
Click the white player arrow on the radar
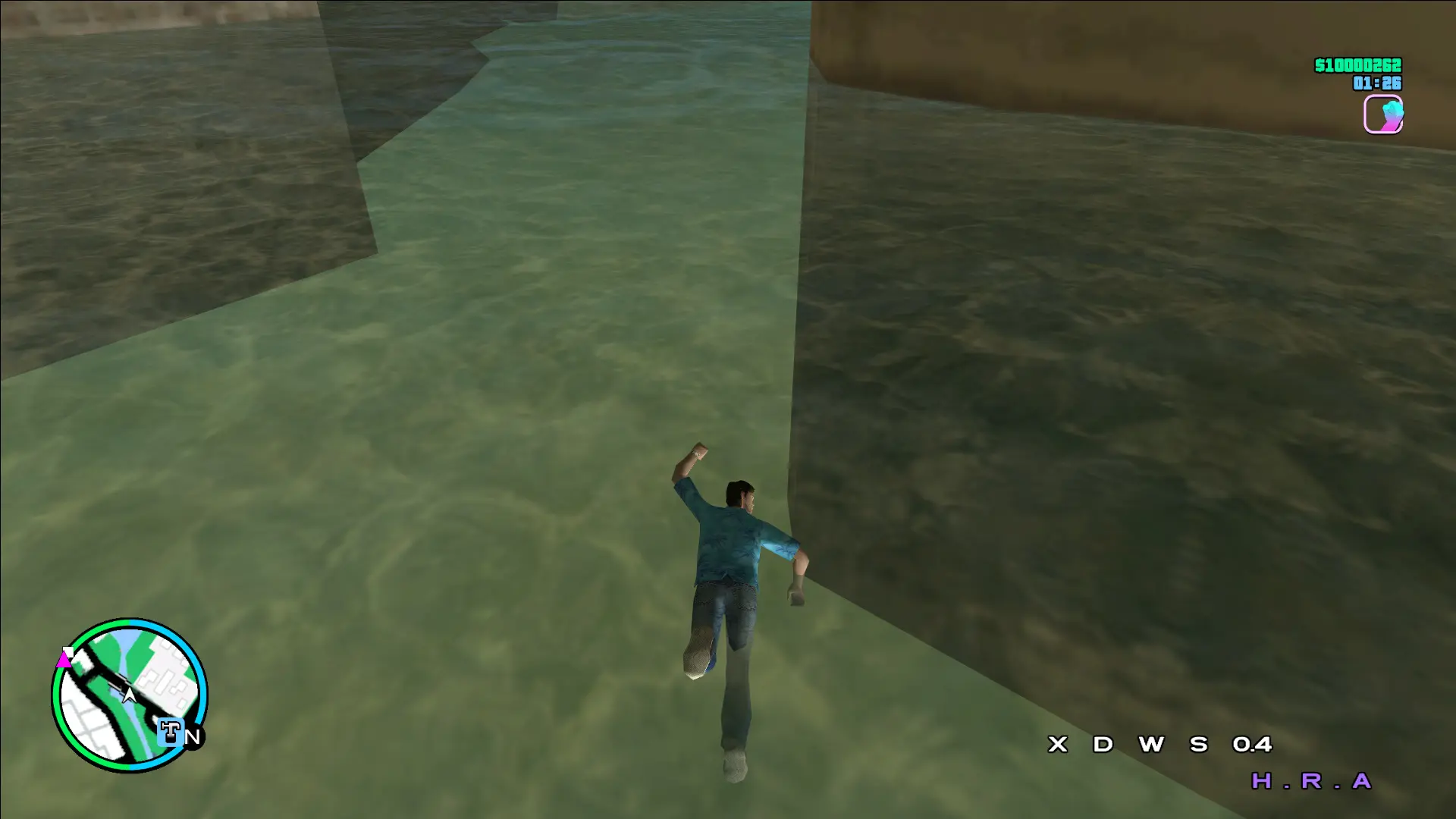pyautogui.click(x=129, y=695)
